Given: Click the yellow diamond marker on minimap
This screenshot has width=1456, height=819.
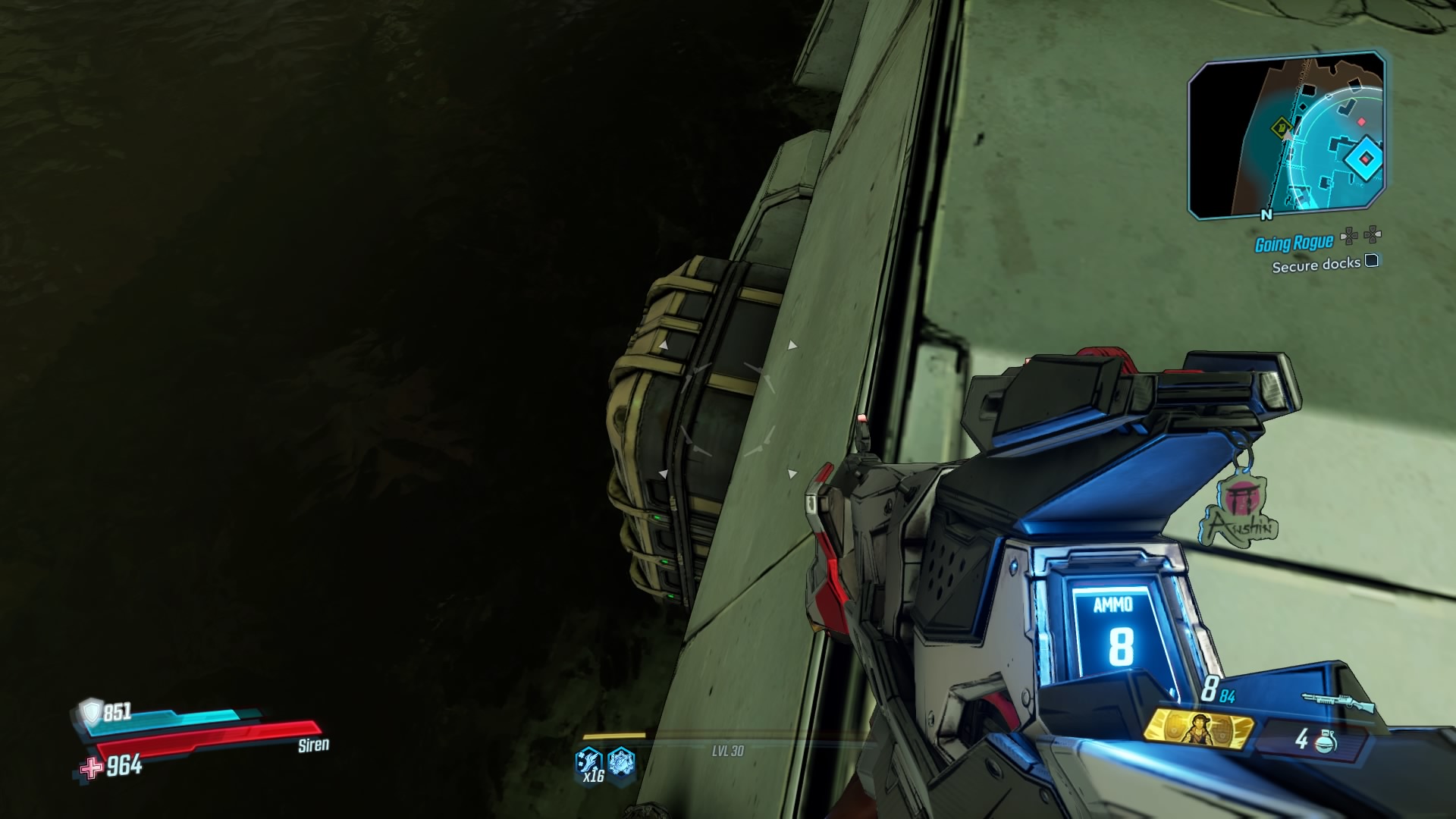Looking at the screenshot, I should click(x=1282, y=127).
